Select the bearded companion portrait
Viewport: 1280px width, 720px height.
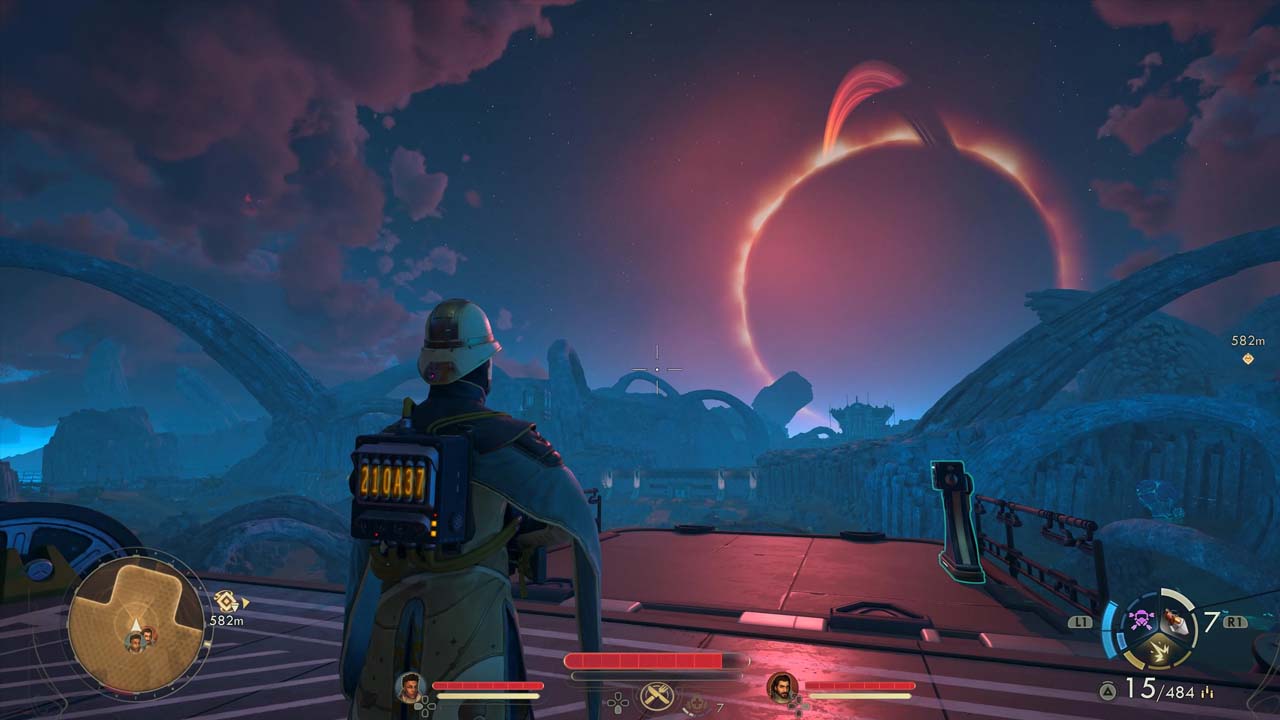(780, 686)
